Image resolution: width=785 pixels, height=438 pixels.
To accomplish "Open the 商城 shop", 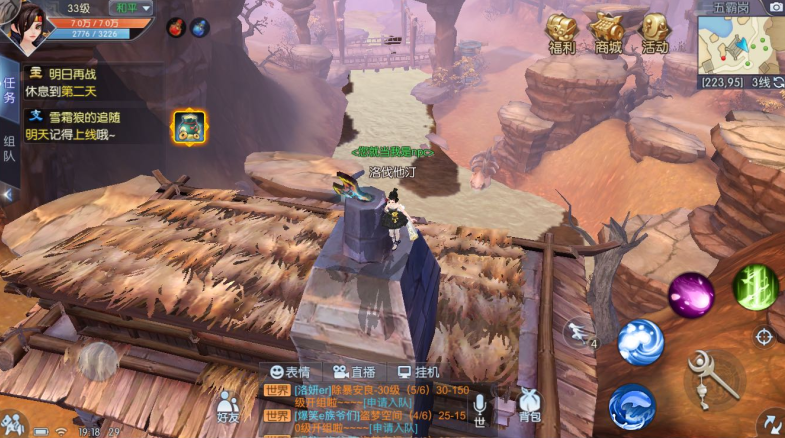I will coord(607,32).
